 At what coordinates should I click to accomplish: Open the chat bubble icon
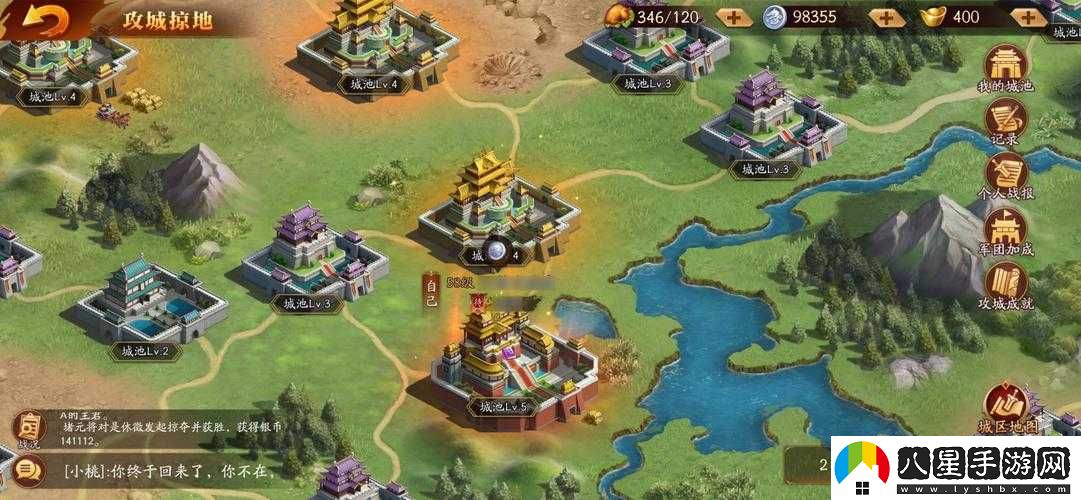click(28, 467)
